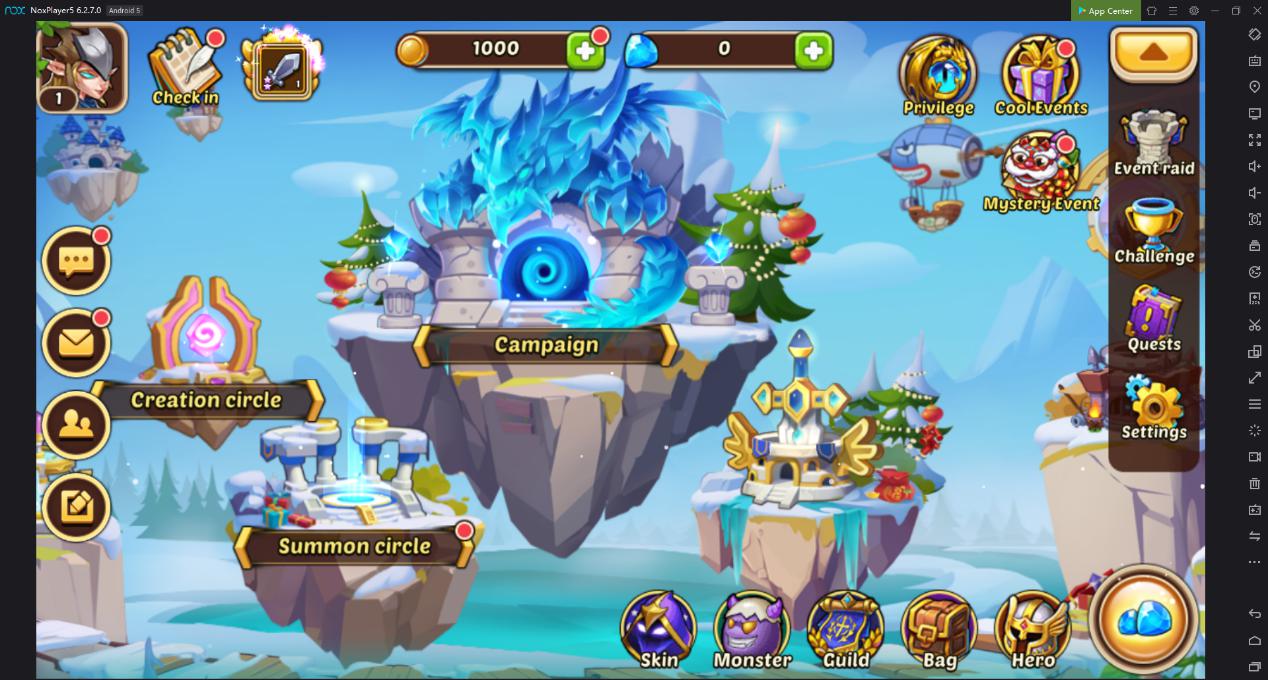Screen dimensions: 1268x680
Task: Enter the Event raid
Action: coord(1154,141)
